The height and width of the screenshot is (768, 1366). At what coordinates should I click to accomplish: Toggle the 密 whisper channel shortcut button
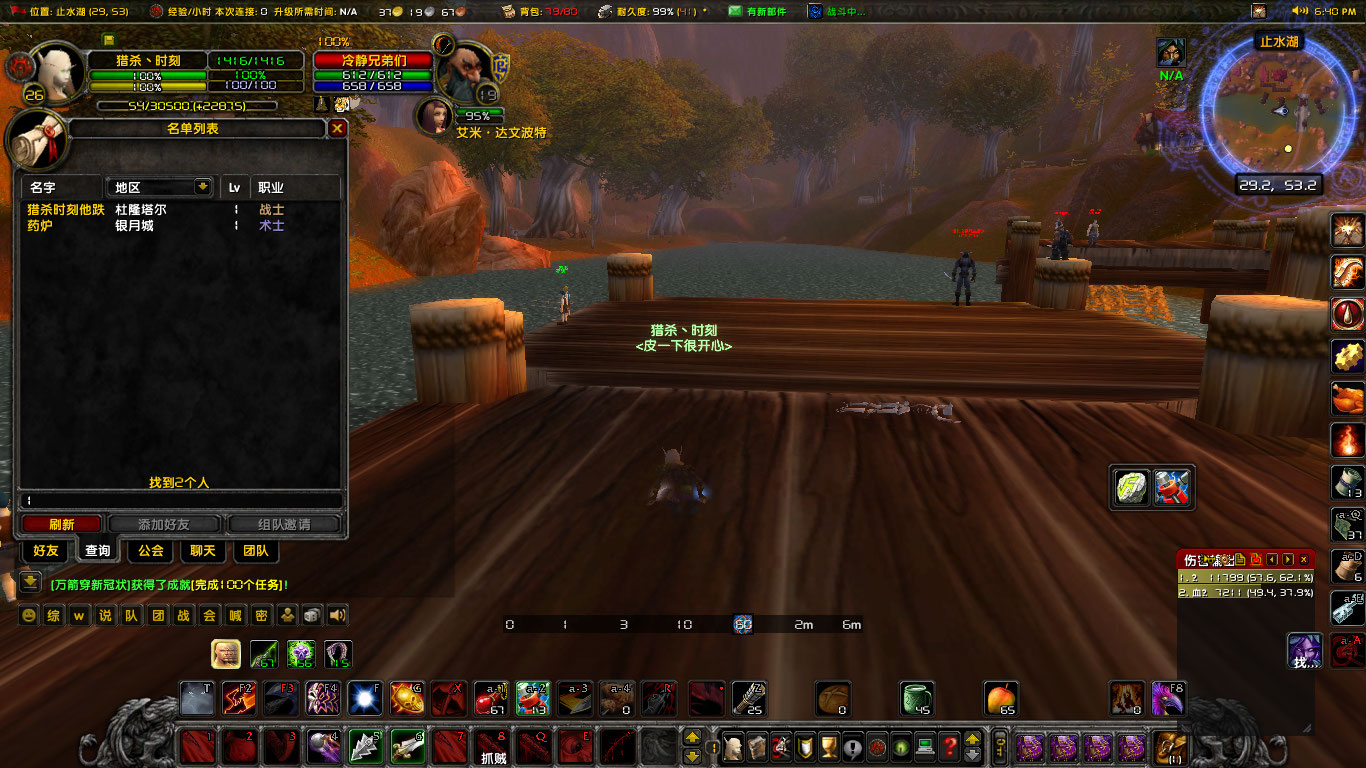(262, 615)
